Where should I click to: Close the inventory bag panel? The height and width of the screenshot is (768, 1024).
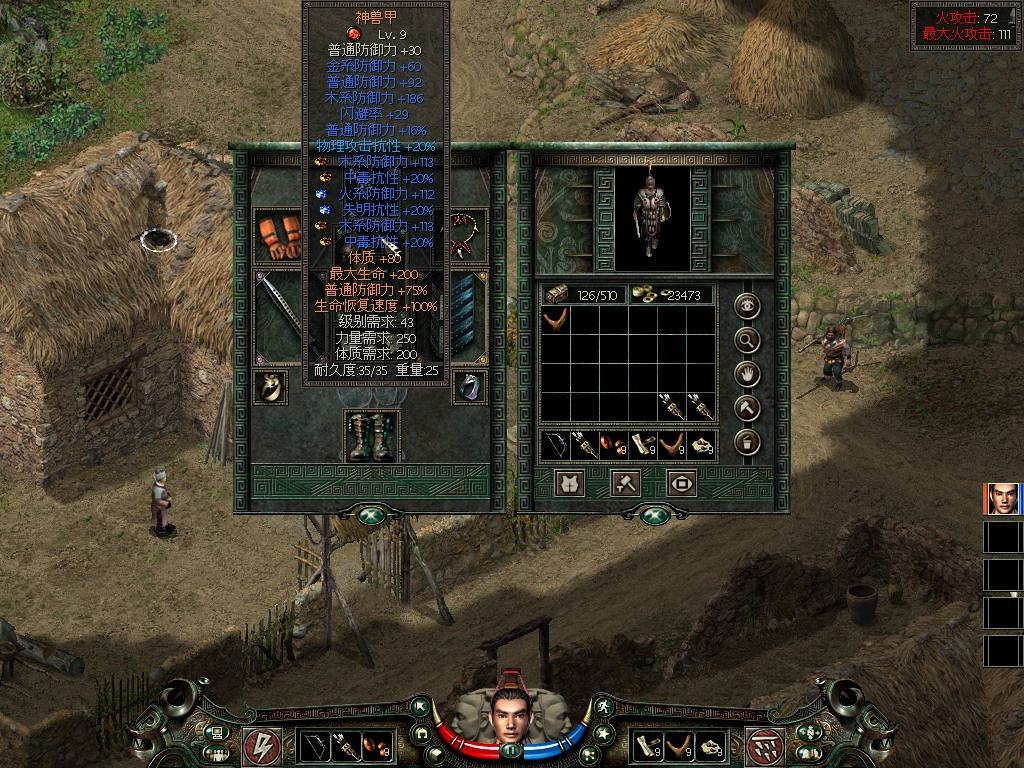[655, 514]
